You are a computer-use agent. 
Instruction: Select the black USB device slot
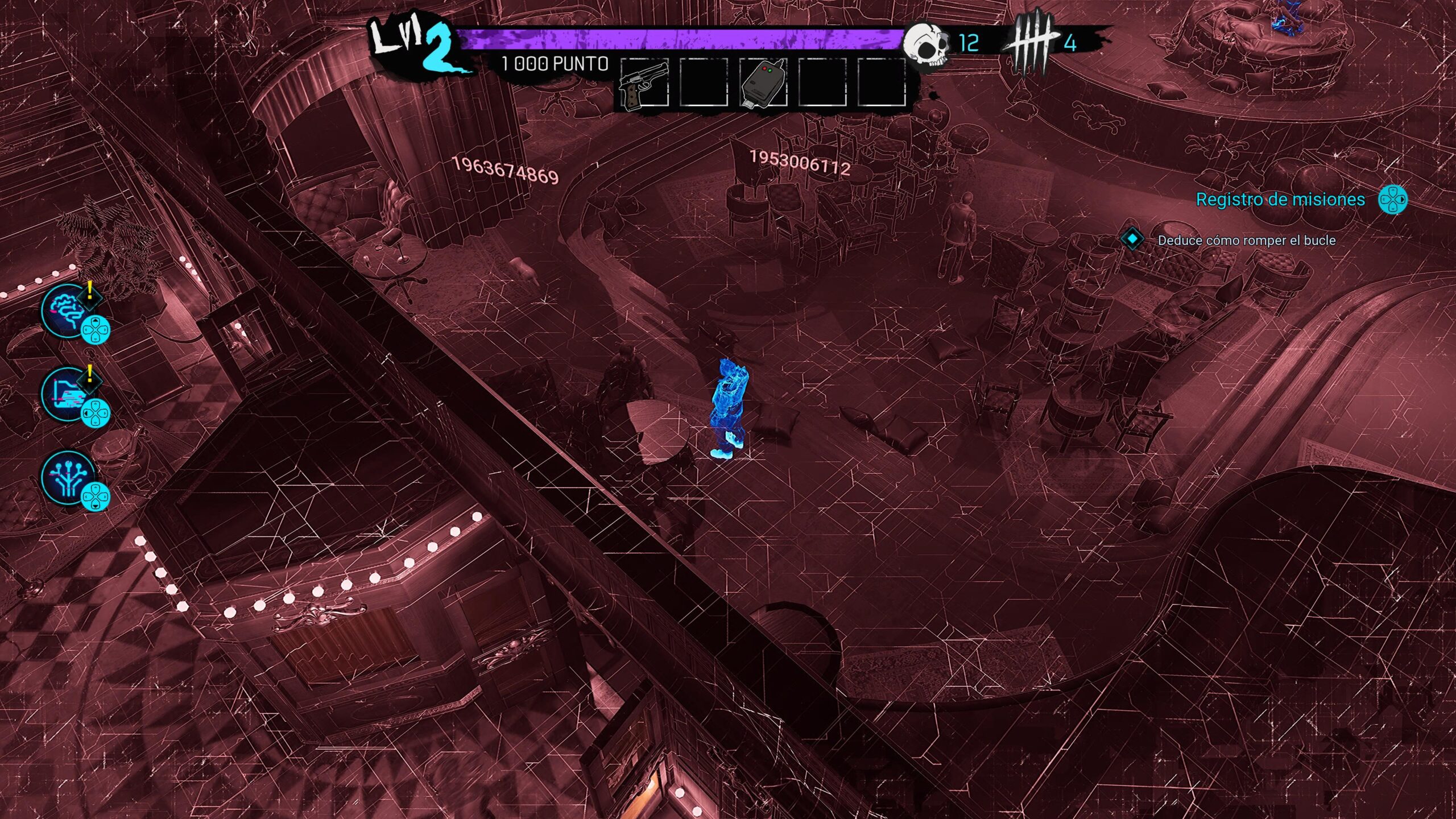pyautogui.click(x=763, y=84)
